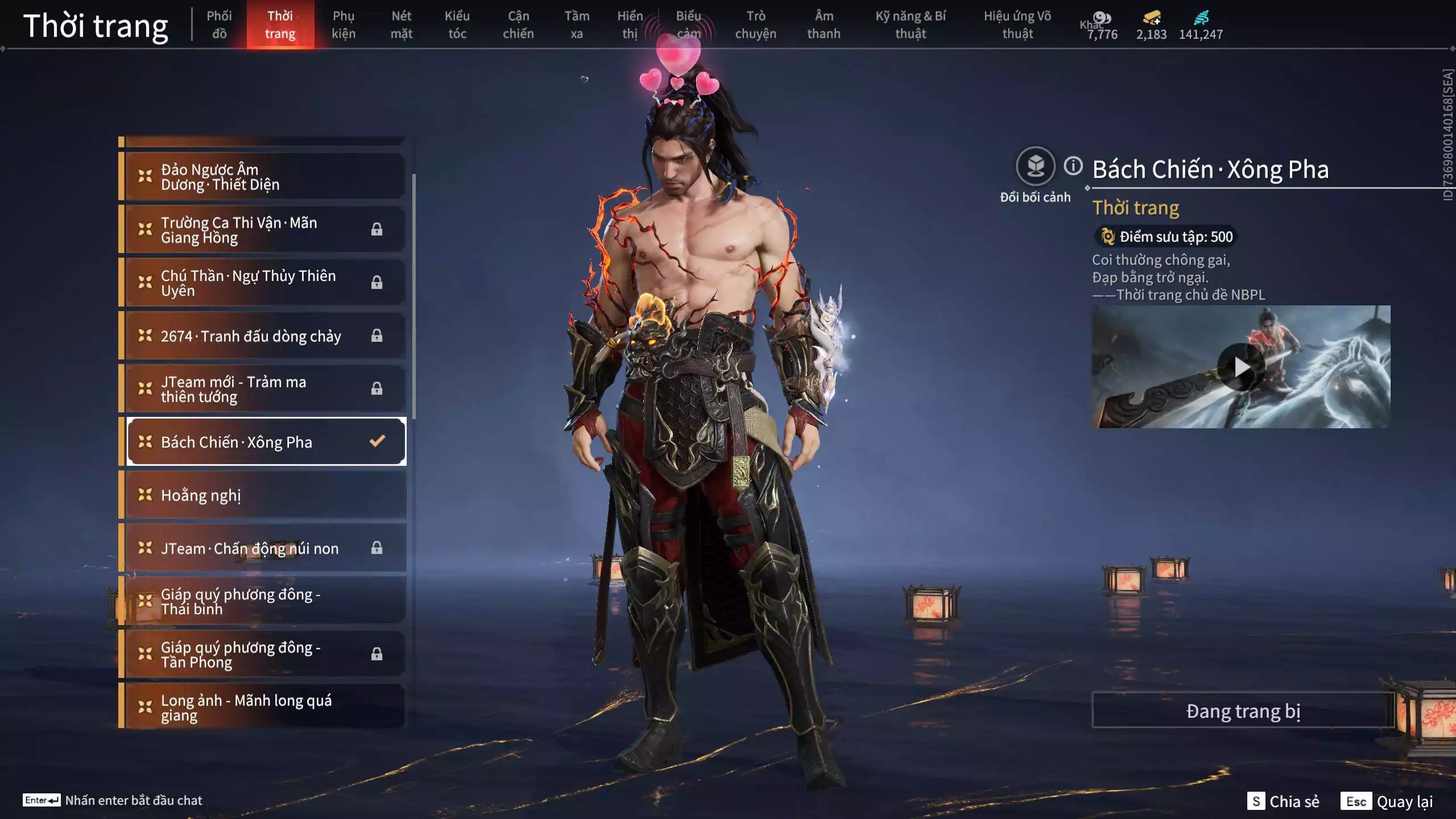Screen dimensions: 1456x819
Task: Click the Đang trang bị button
Action: click(1243, 711)
